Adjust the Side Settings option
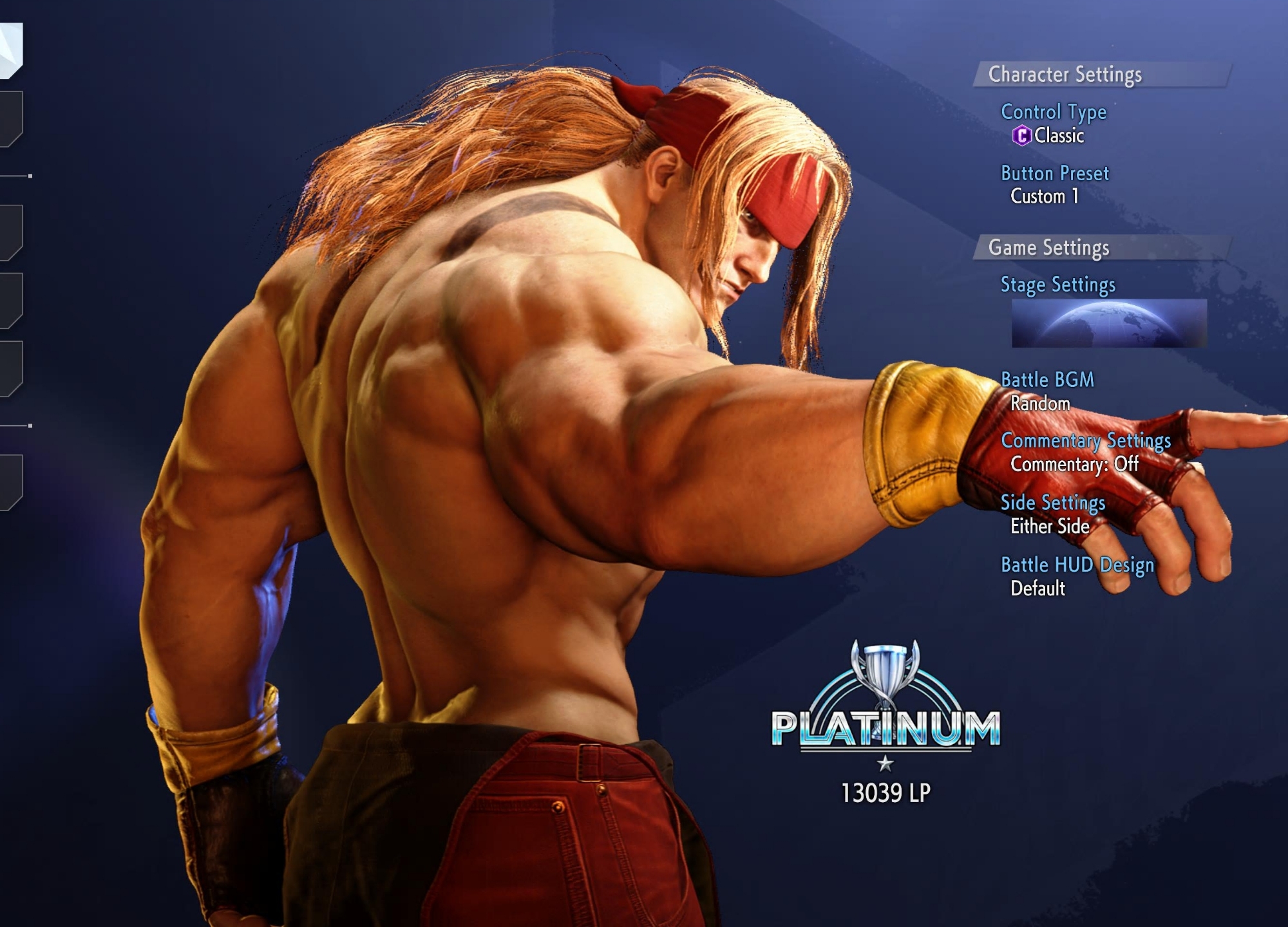Image resolution: width=1288 pixels, height=927 pixels. 1052,503
